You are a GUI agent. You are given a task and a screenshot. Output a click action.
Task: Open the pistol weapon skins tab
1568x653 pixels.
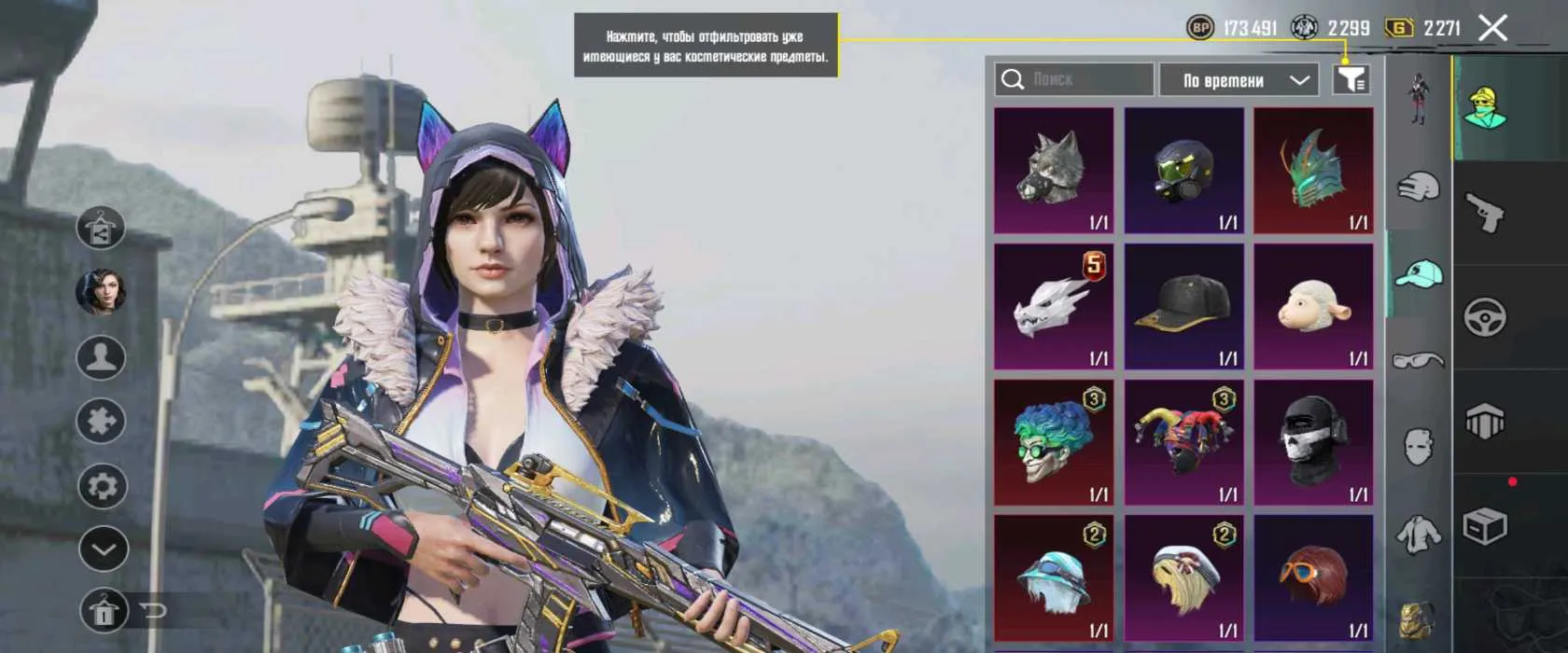coord(1485,213)
